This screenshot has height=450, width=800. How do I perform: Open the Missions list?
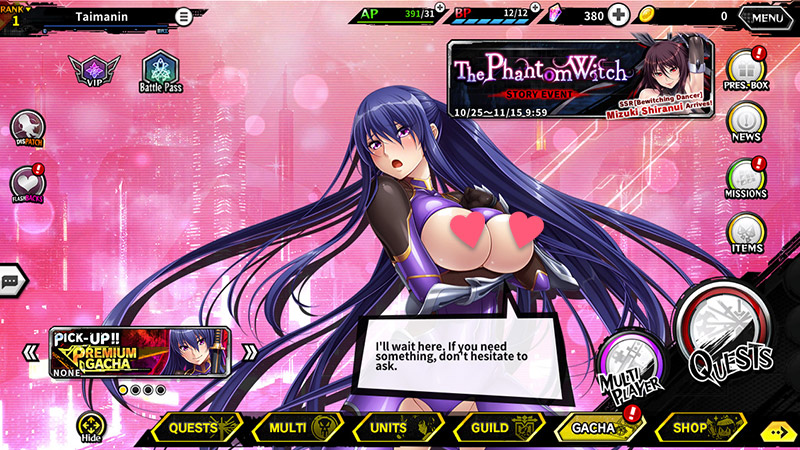pos(745,177)
